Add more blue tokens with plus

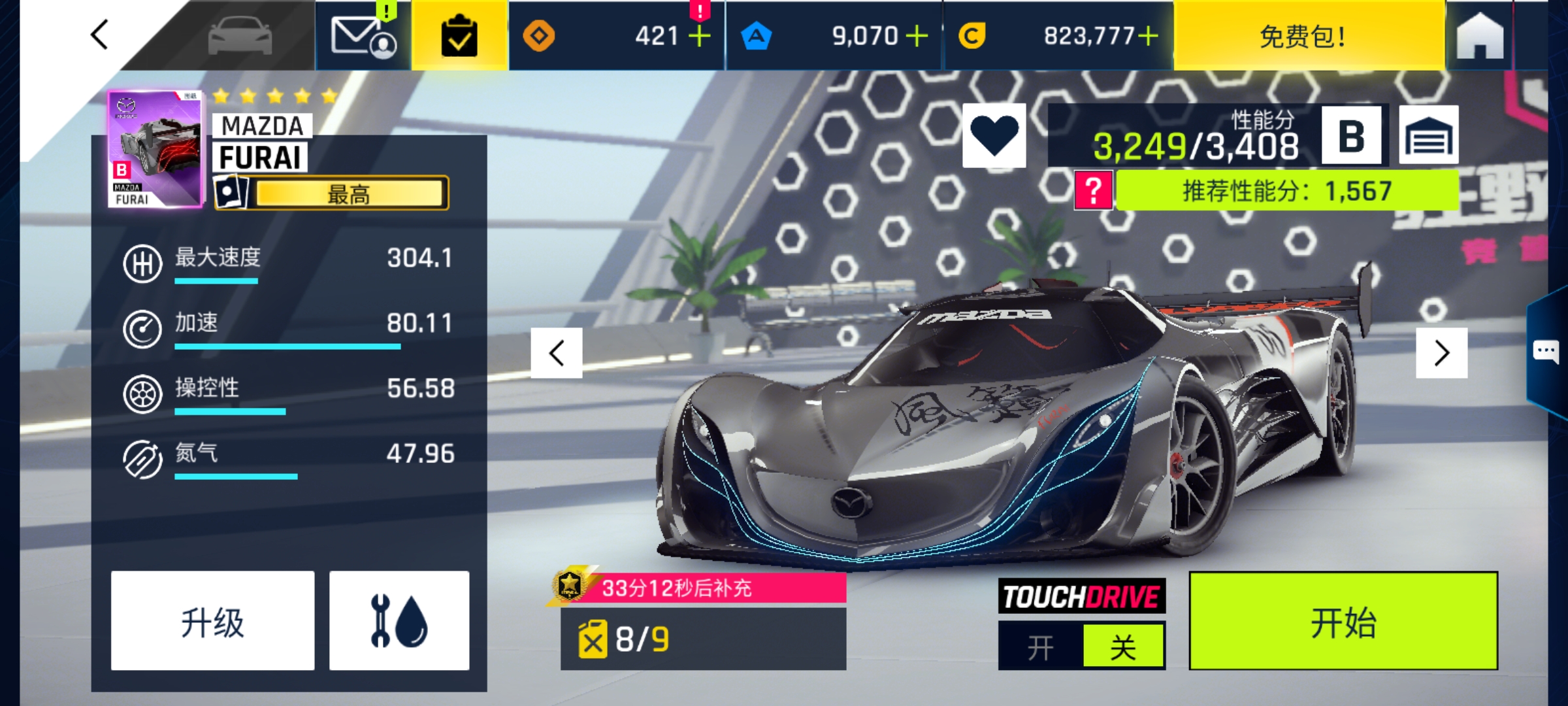click(917, 36)
